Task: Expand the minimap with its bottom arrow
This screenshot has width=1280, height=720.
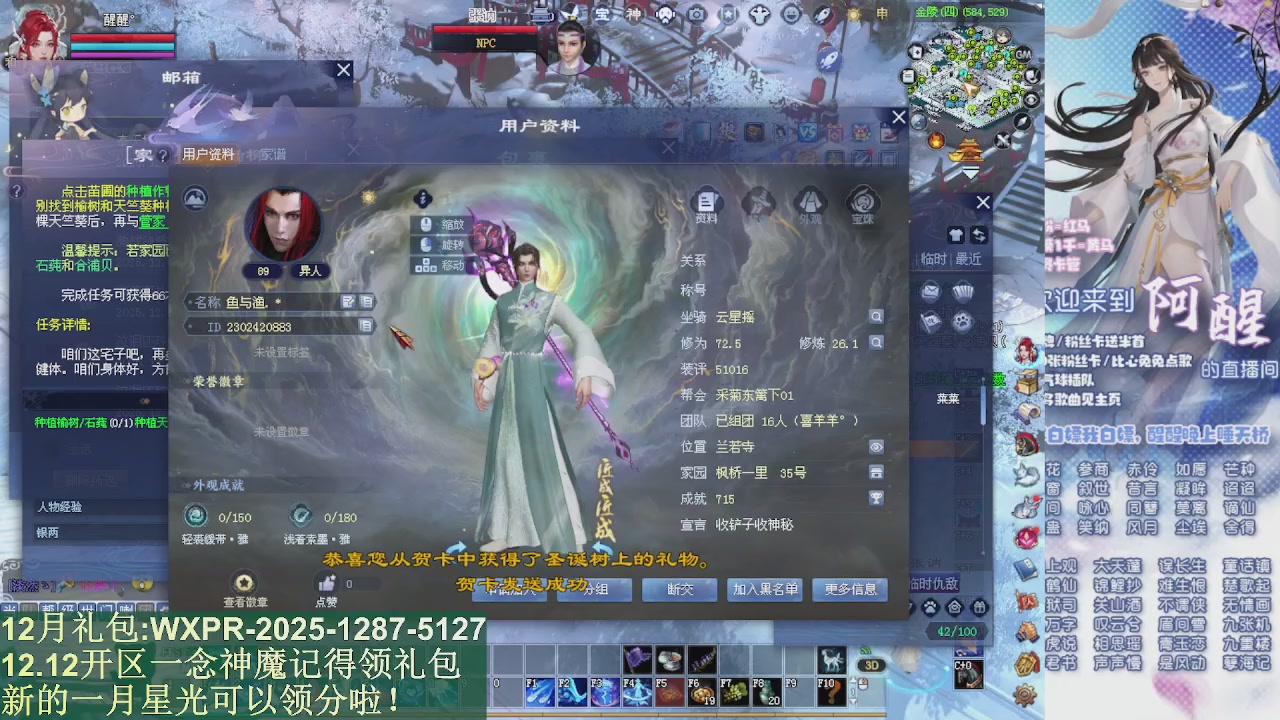Action: click(x=969, y=173)
